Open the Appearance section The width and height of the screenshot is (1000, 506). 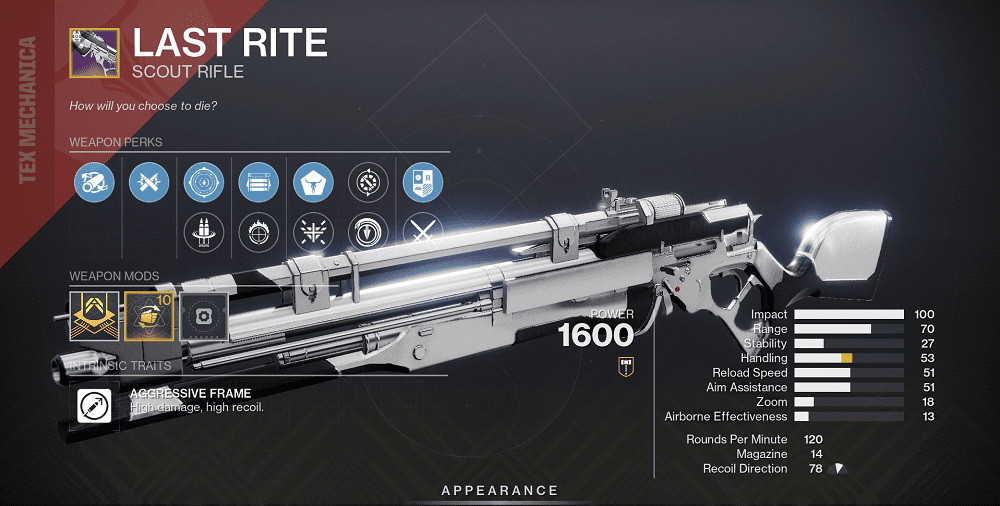click(500, 490)
